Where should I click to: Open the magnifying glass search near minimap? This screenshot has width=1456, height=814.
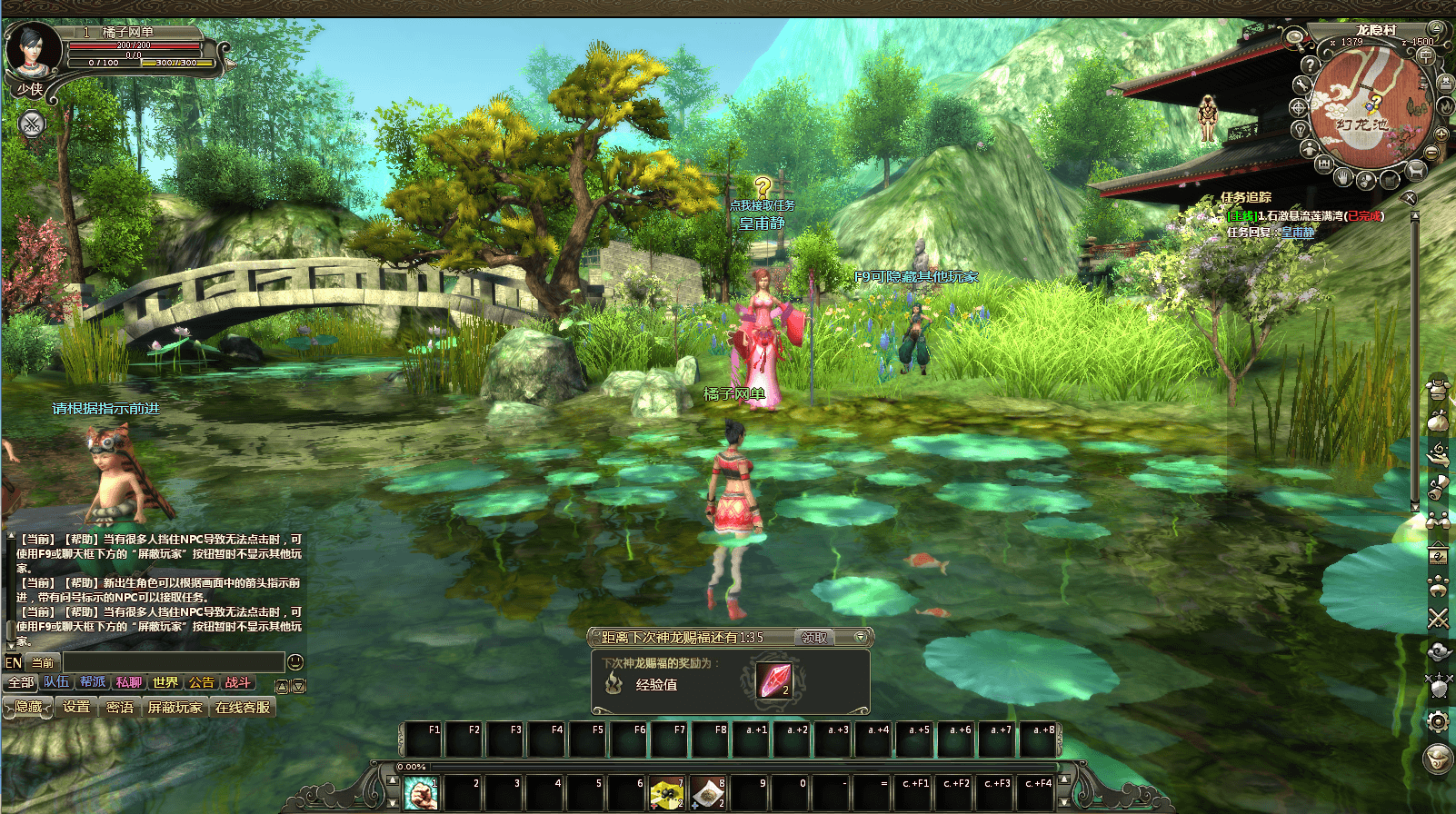point(1296,38)
